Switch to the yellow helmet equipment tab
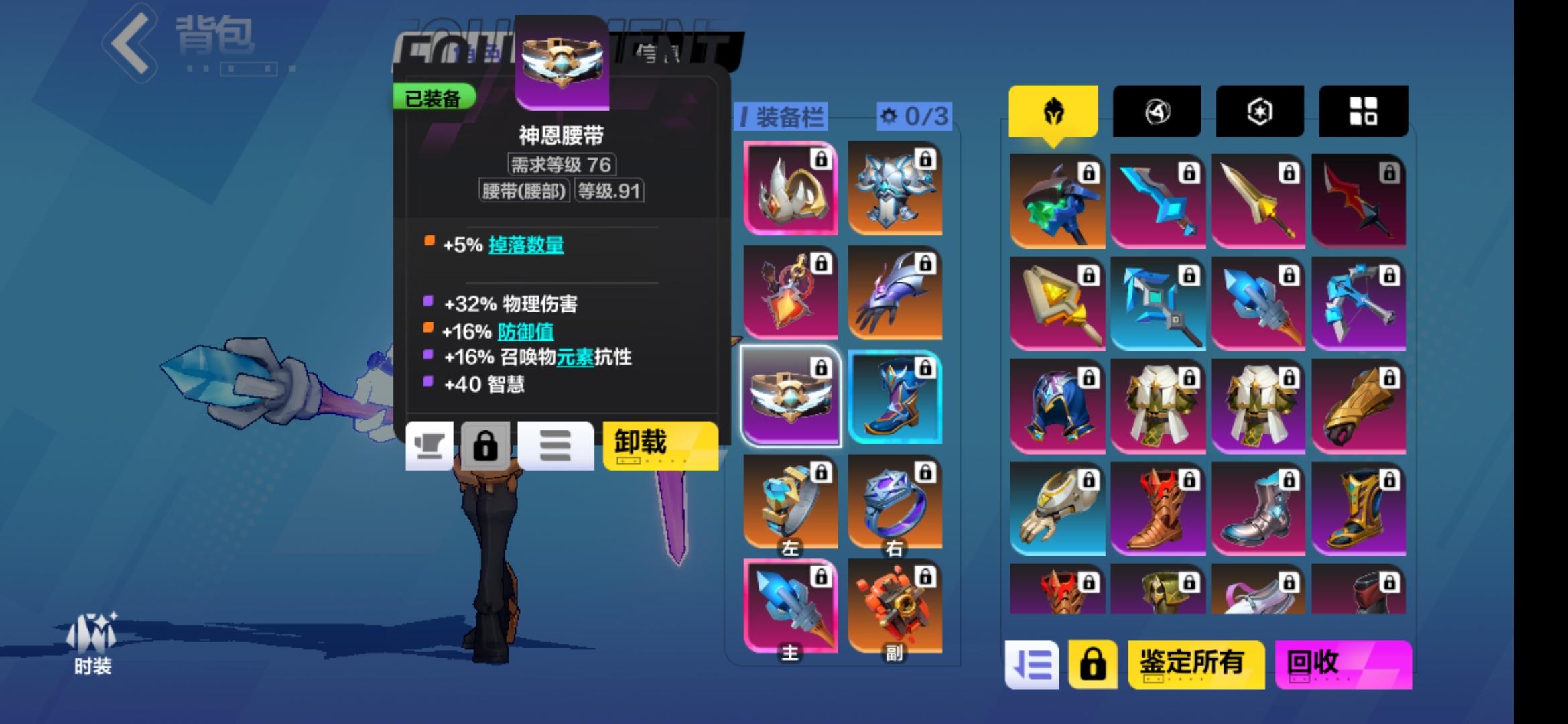The image size is (1568, 724). click(x=1053, y=111)
